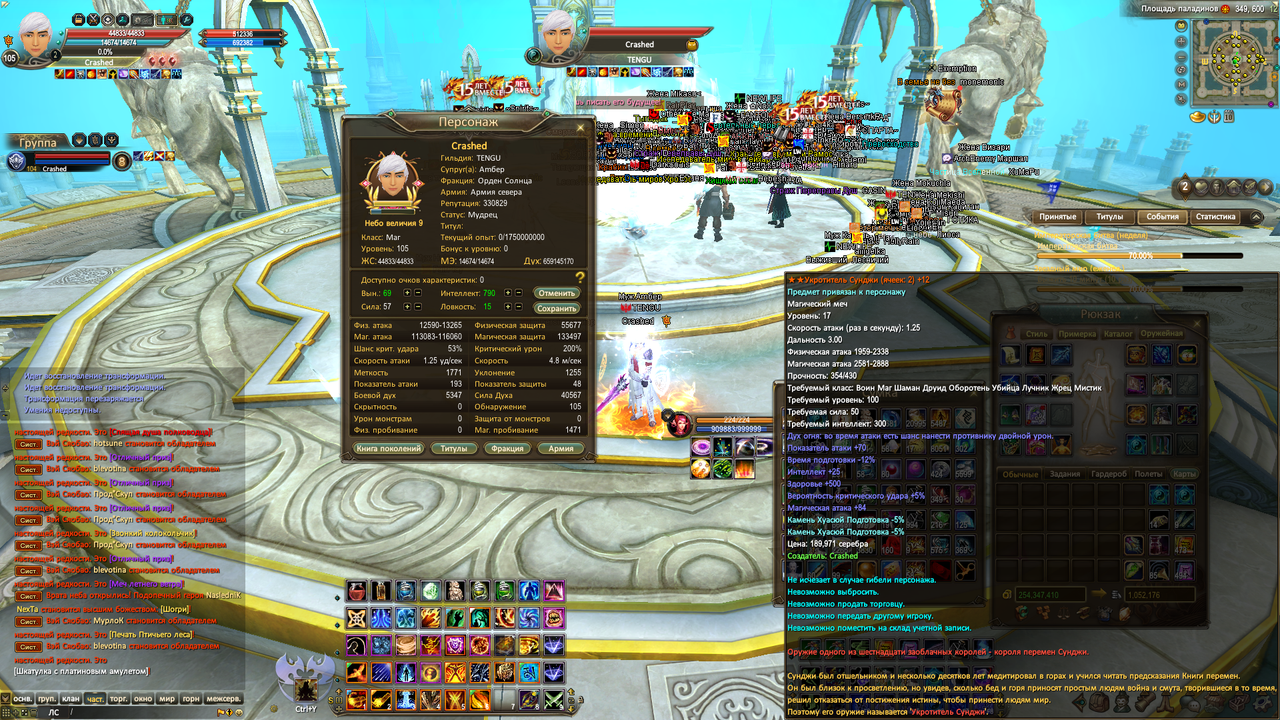The width and height of the screenshot is (1280, 720).
Task: Click the Отменить button
Action: point(556,293)
